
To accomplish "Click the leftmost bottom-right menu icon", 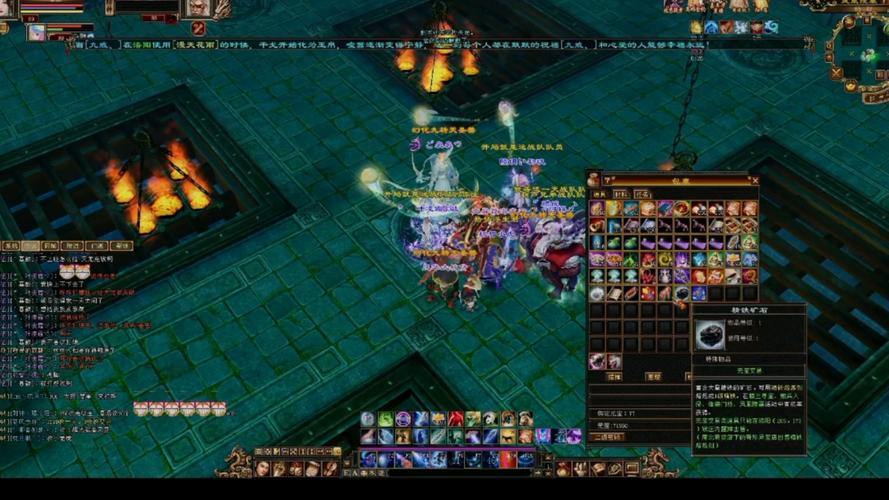I will [x=565, y=468].
